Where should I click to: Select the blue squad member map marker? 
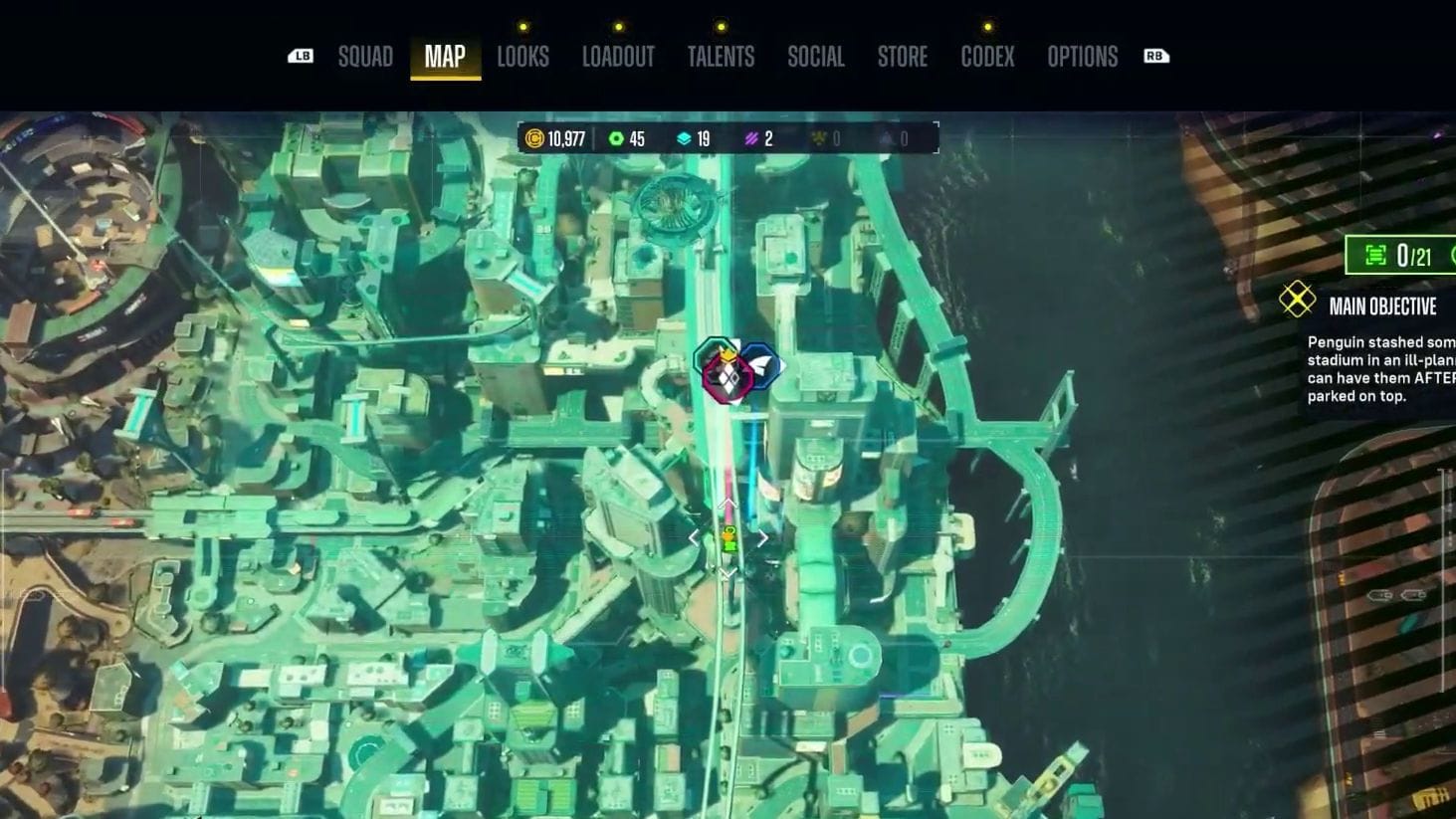[x=762, y=365]
